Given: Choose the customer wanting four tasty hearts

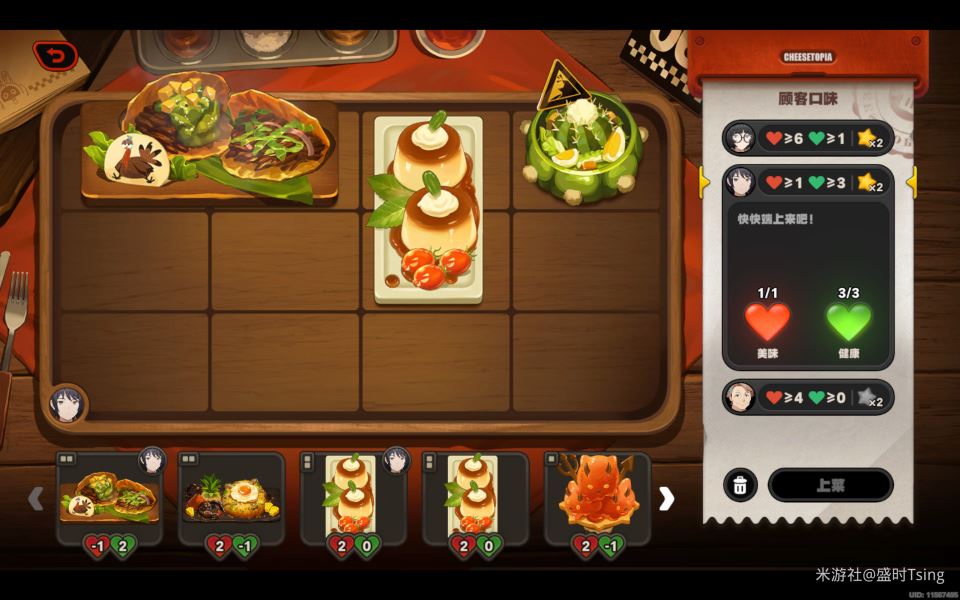Looking at the screenshot, I should tap(807, 397).
